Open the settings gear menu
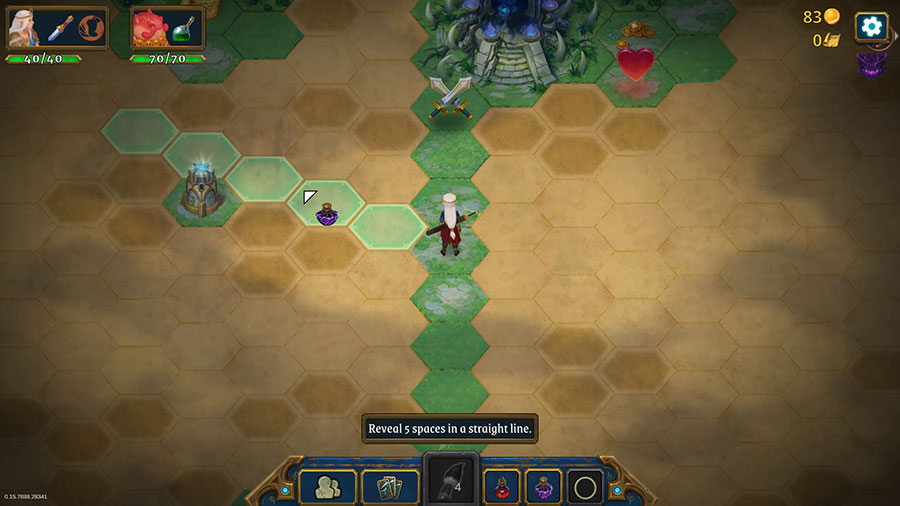The height and width of the screenshot is (506, 900). click(871, 27)
